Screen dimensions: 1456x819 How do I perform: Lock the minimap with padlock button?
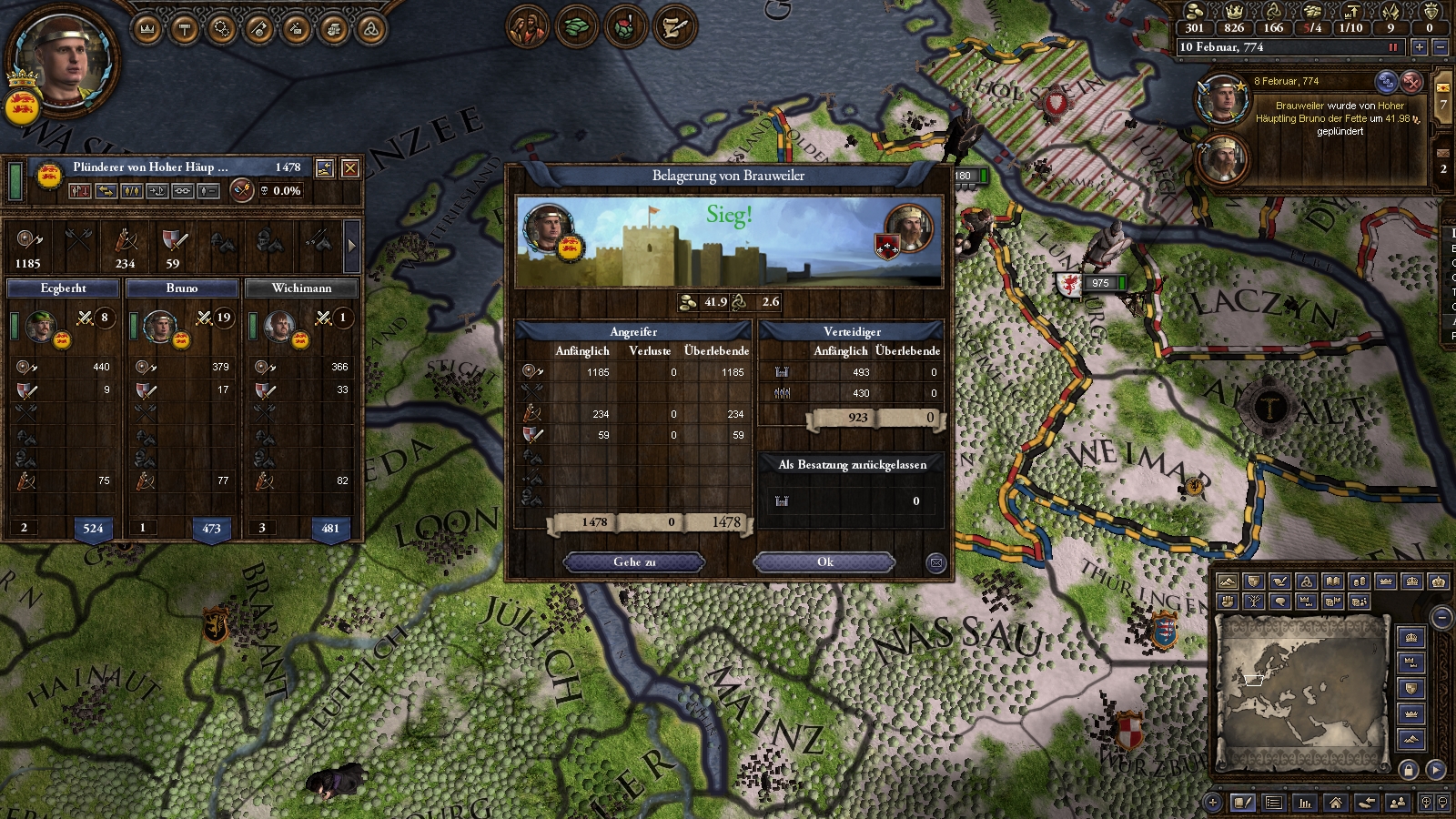[x=1408, y=770]
